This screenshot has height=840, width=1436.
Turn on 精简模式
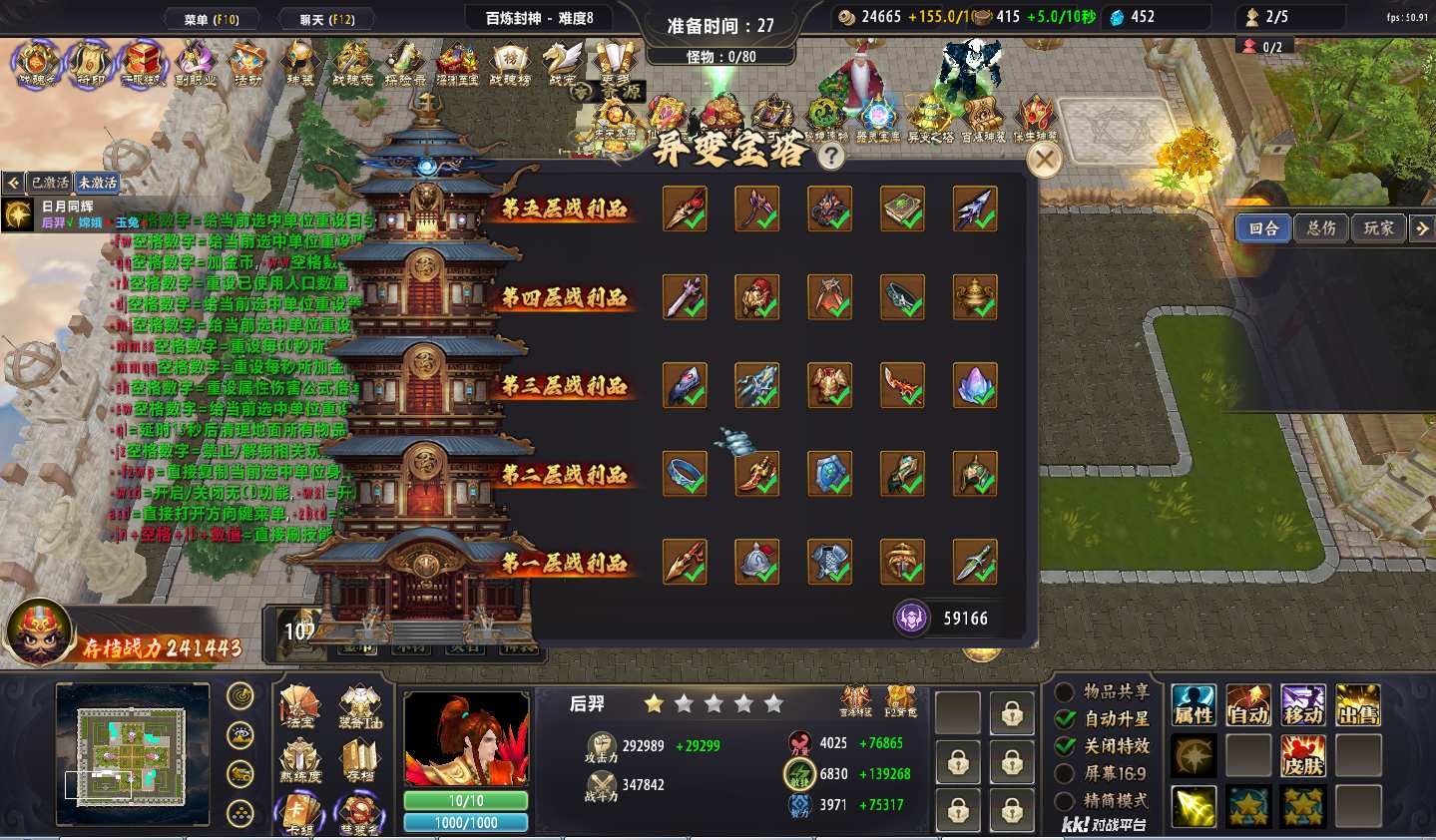click(x=1066, y=800)
